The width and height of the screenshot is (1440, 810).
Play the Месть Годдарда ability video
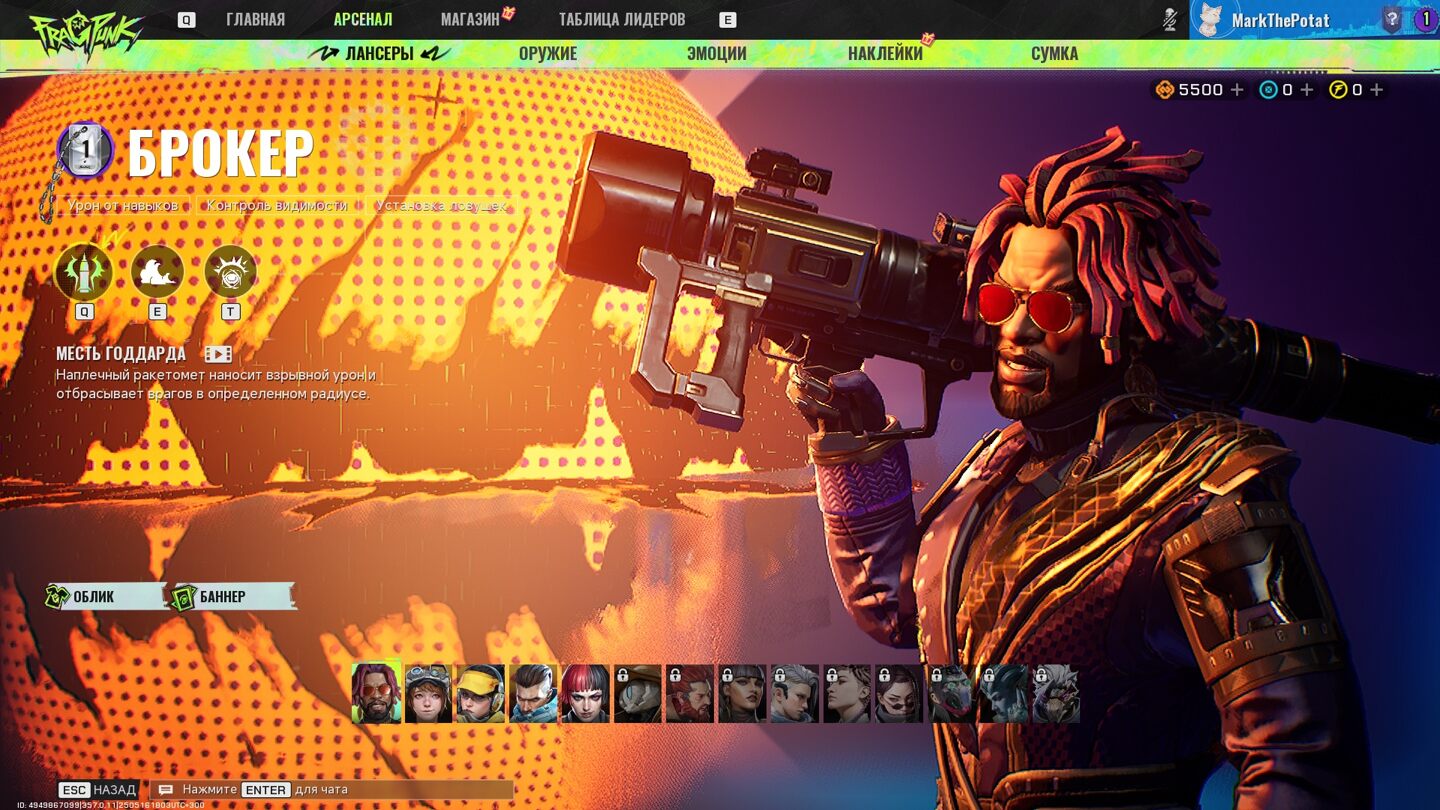(218, 354)
